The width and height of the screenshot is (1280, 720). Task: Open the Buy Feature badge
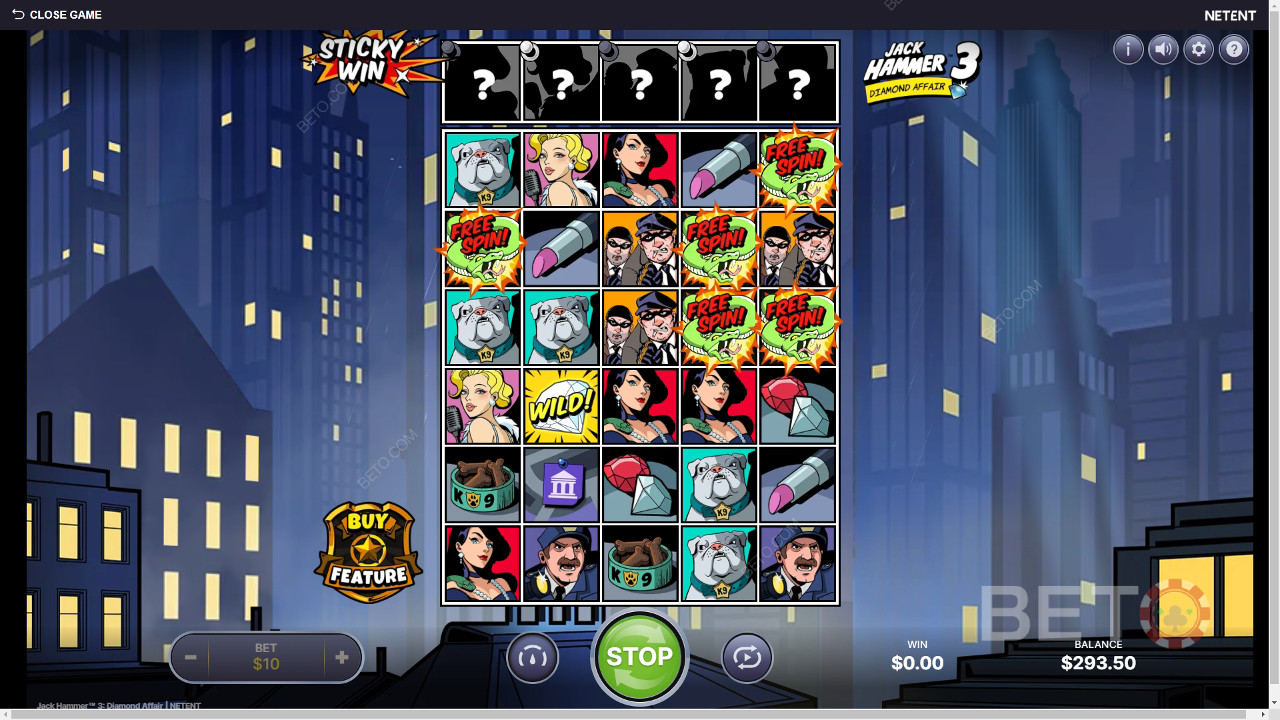pyautogui.click(x=367, y=551)
